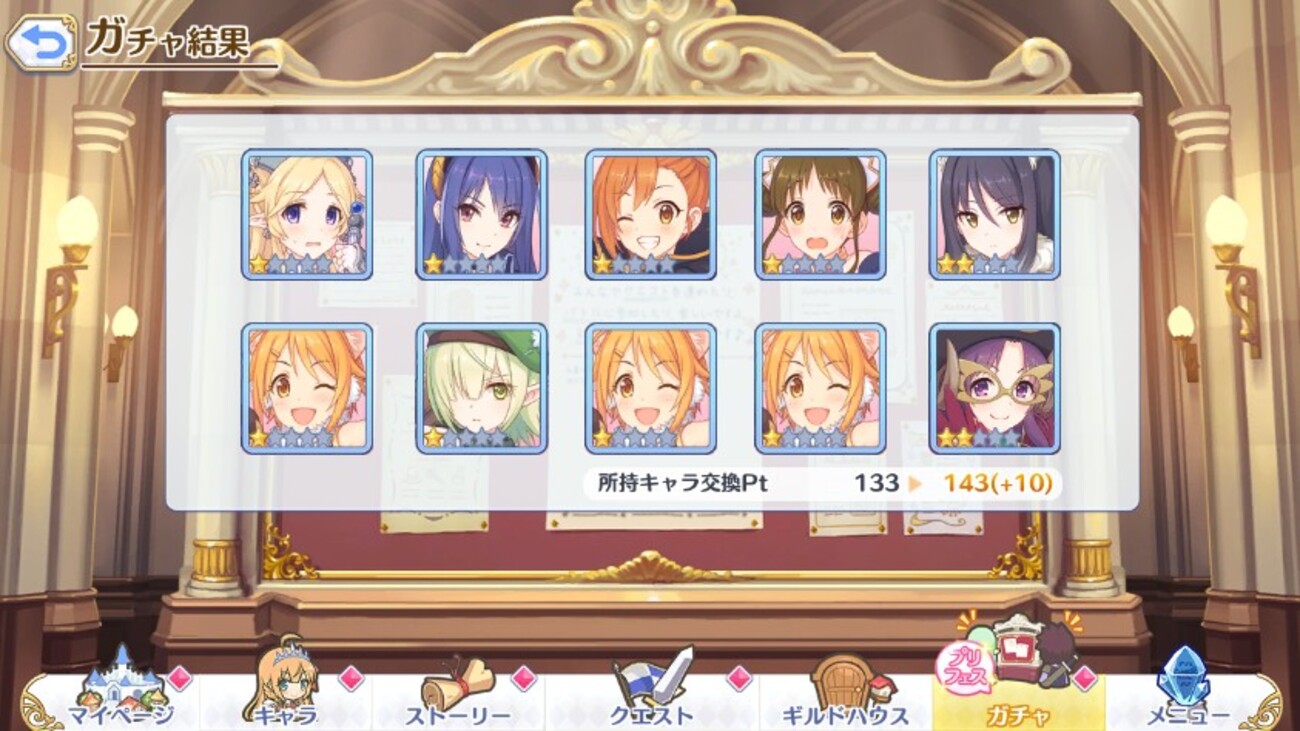The image size is (1300, 731).
Task: Go to the ギルドハウス menu
Action: point(846,692)
